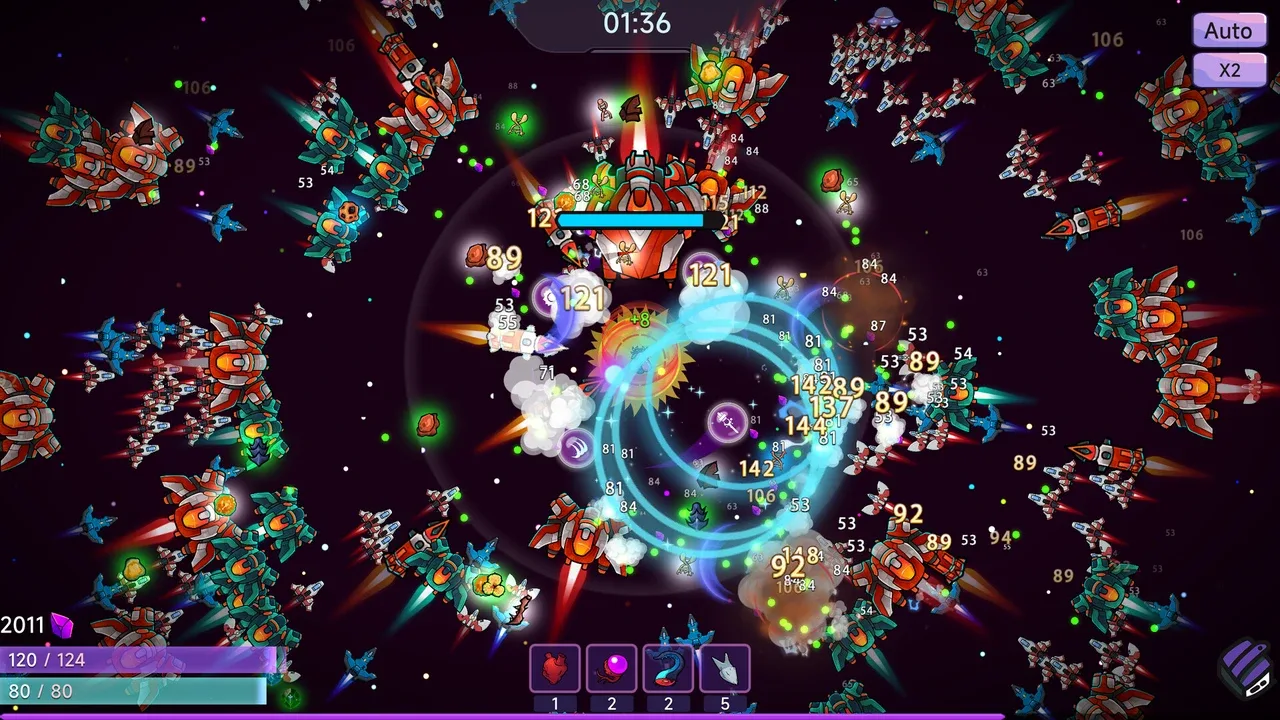Select the blue tentacle item slot
This screenshot has height=720, width=1280.
[x=668, y=668]
